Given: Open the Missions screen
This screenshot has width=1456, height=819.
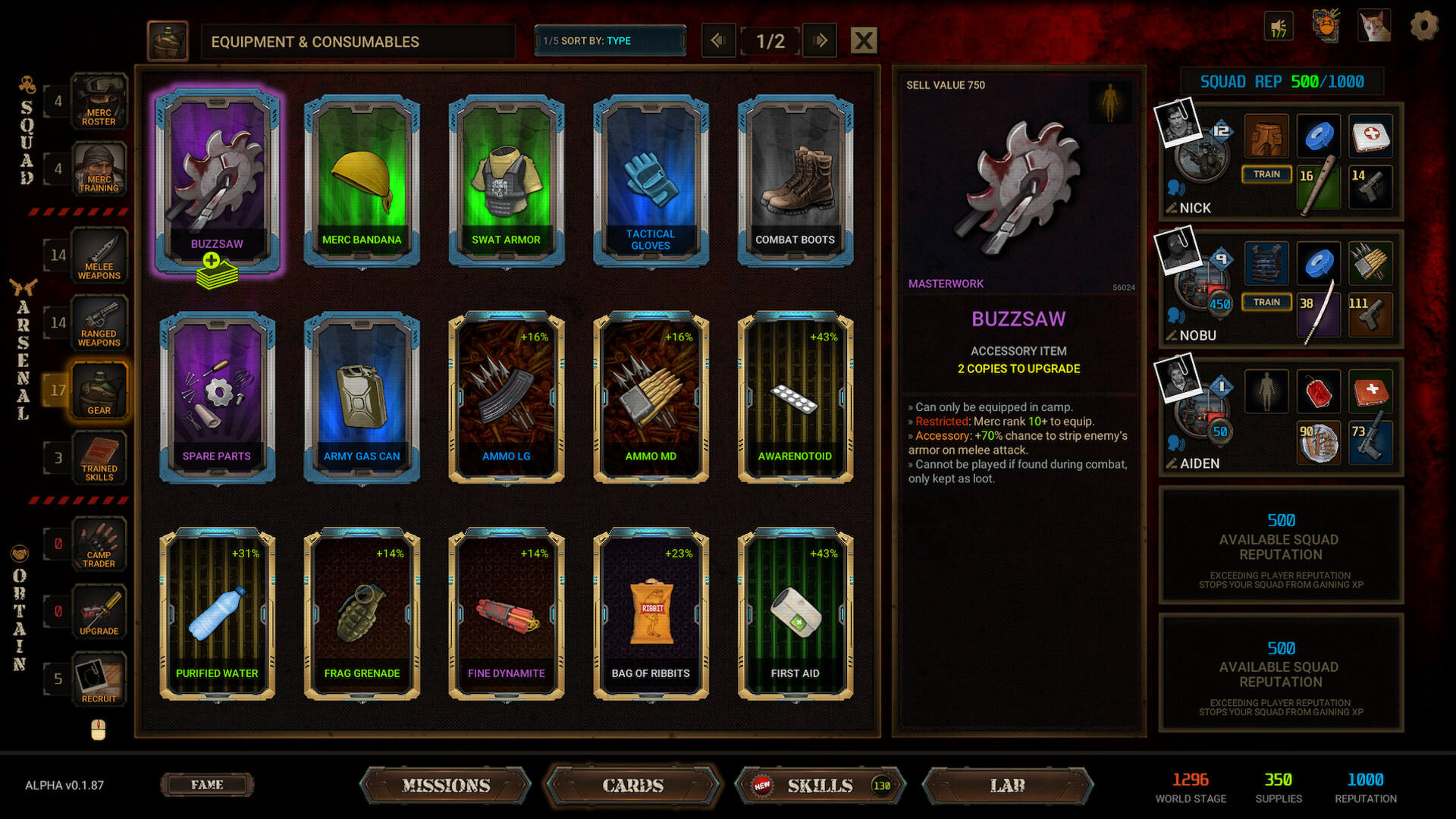Looking at the screenshot, I should [x=446, y=786].
